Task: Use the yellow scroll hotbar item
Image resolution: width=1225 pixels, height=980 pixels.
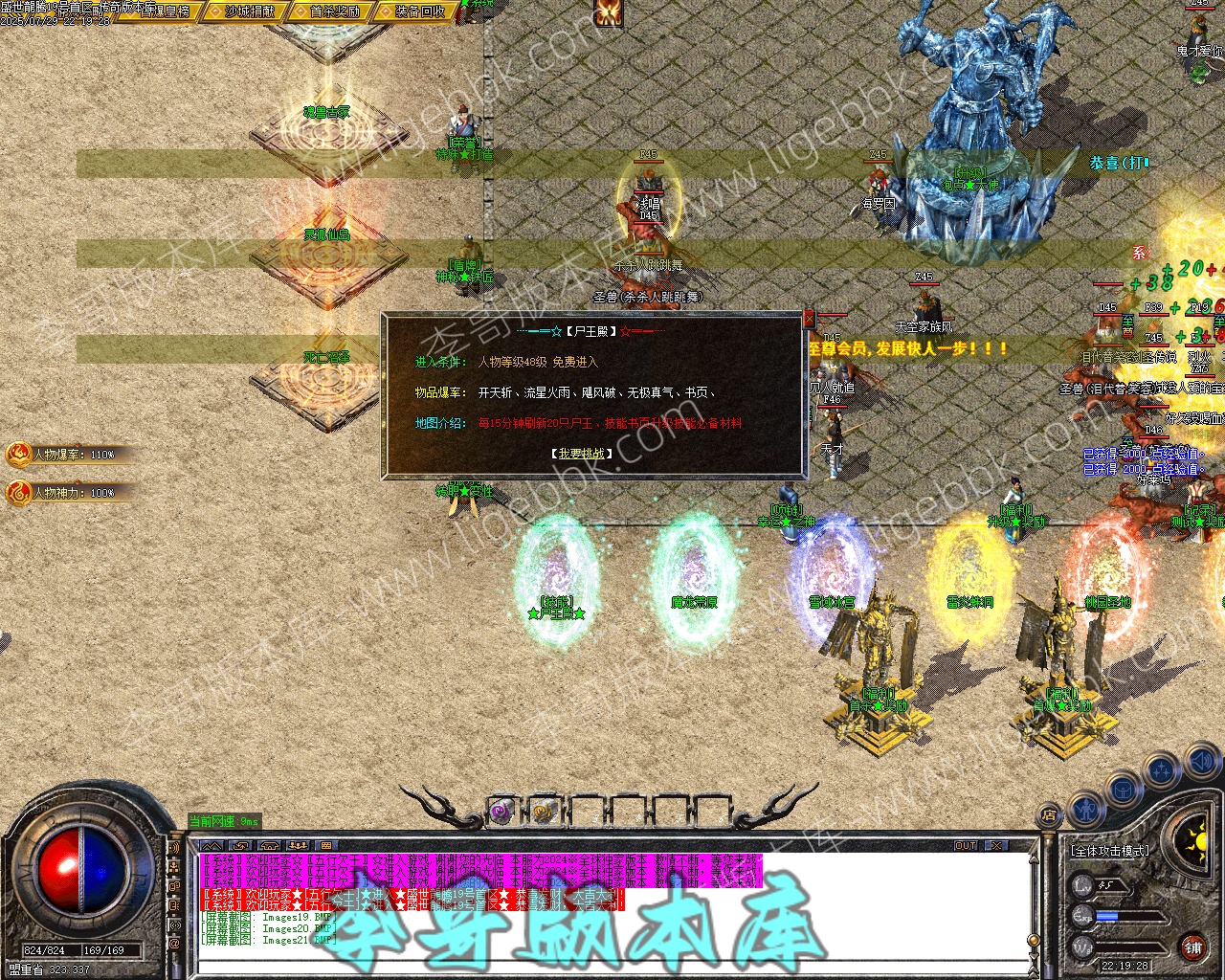Action: (x=544, y=813)
